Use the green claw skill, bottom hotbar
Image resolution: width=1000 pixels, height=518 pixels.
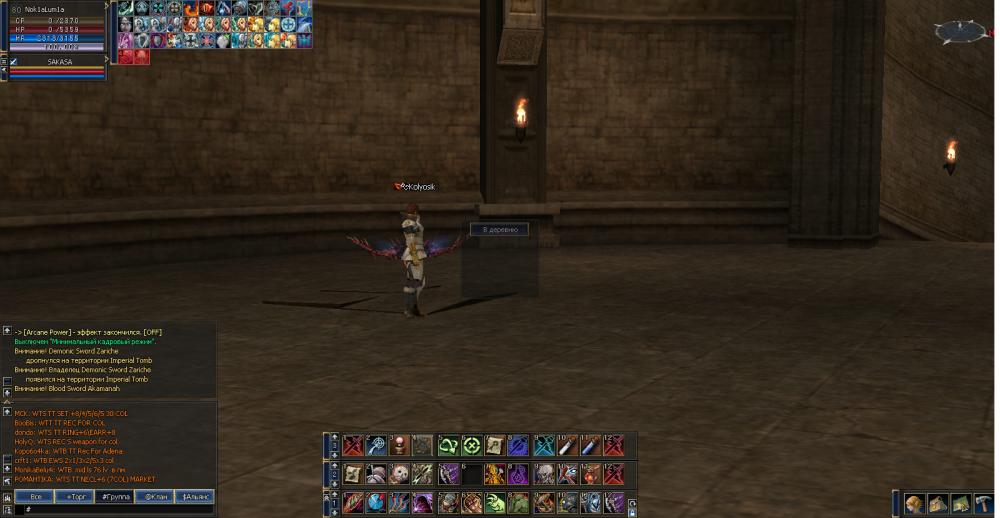pos(495,503)
